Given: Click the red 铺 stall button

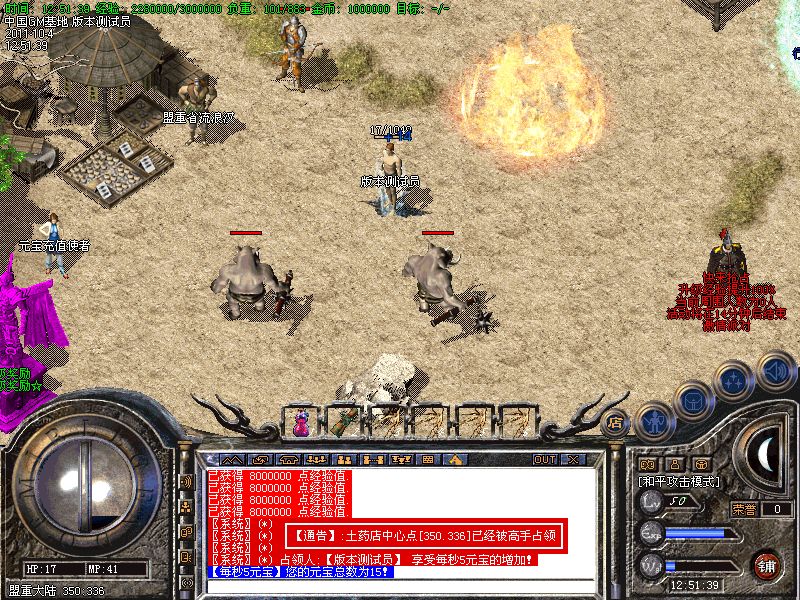Looking at the screenshot, I should coord(767,566).
